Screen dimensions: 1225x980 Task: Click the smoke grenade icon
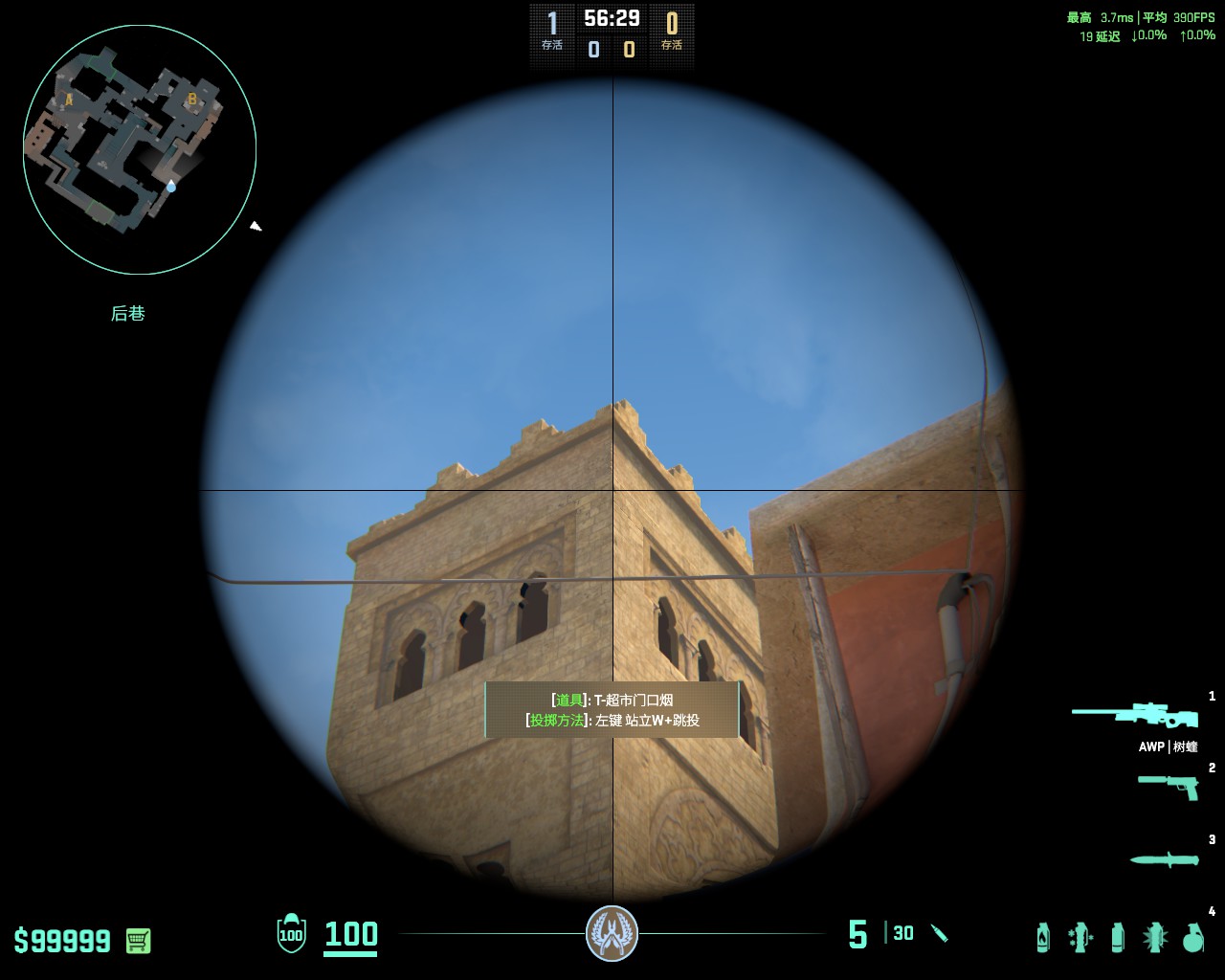point(1116,936)
